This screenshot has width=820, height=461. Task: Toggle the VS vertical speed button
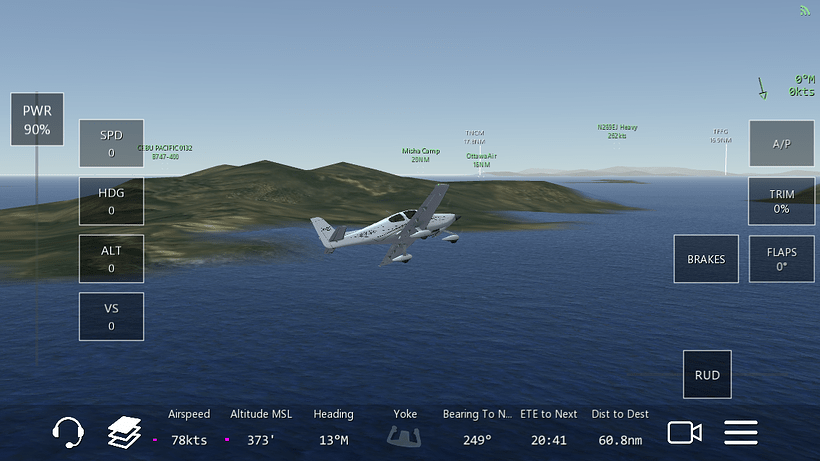pos(111,317)
